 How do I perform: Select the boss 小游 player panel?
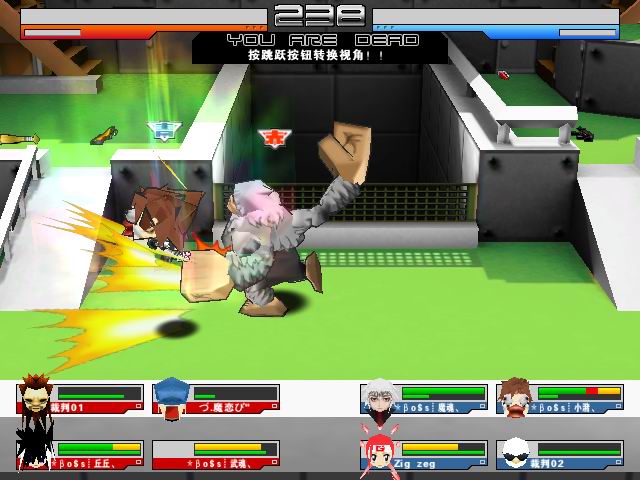pos(560,398)
